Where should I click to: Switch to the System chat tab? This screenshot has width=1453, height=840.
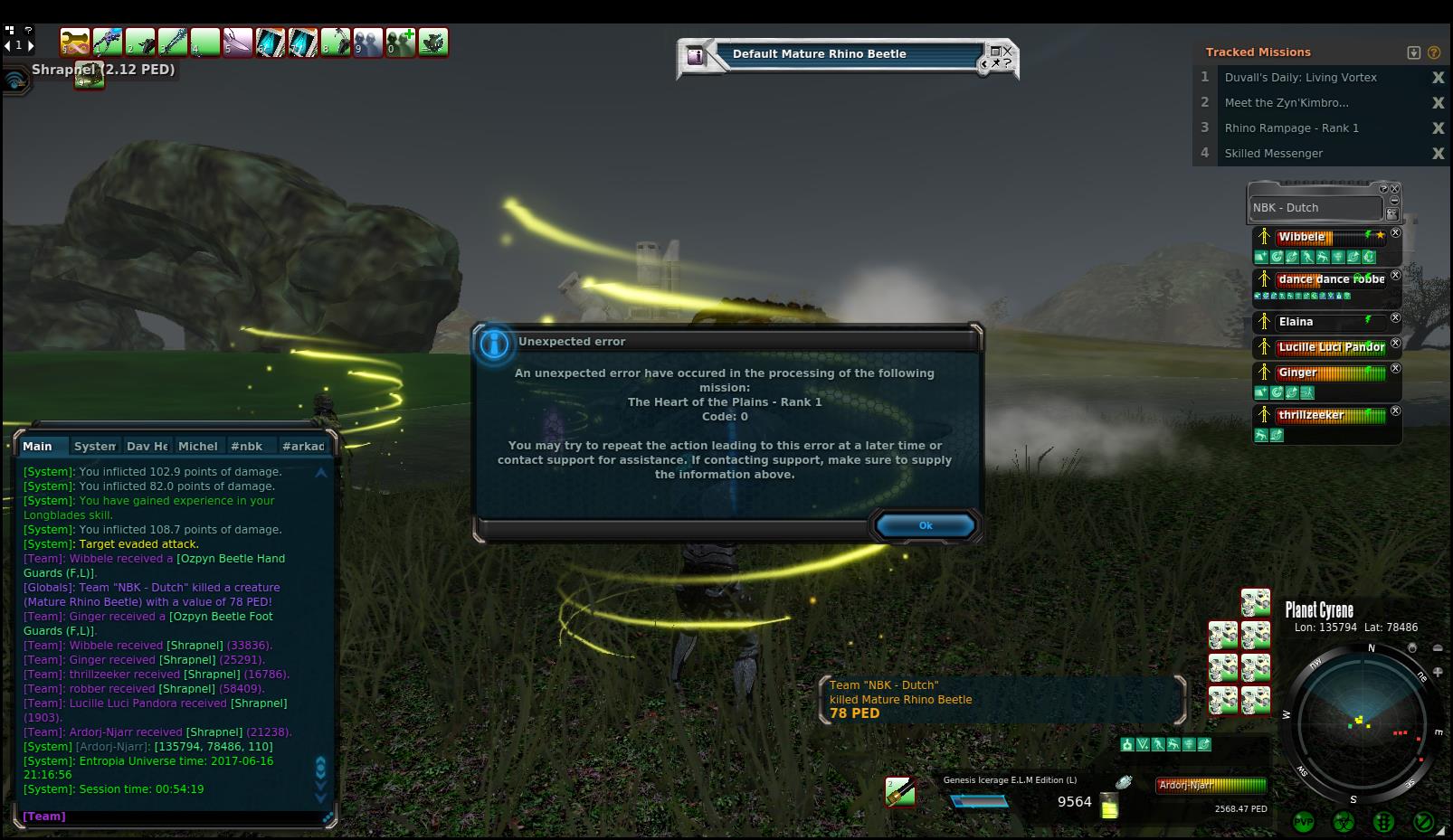coord(94,446)
